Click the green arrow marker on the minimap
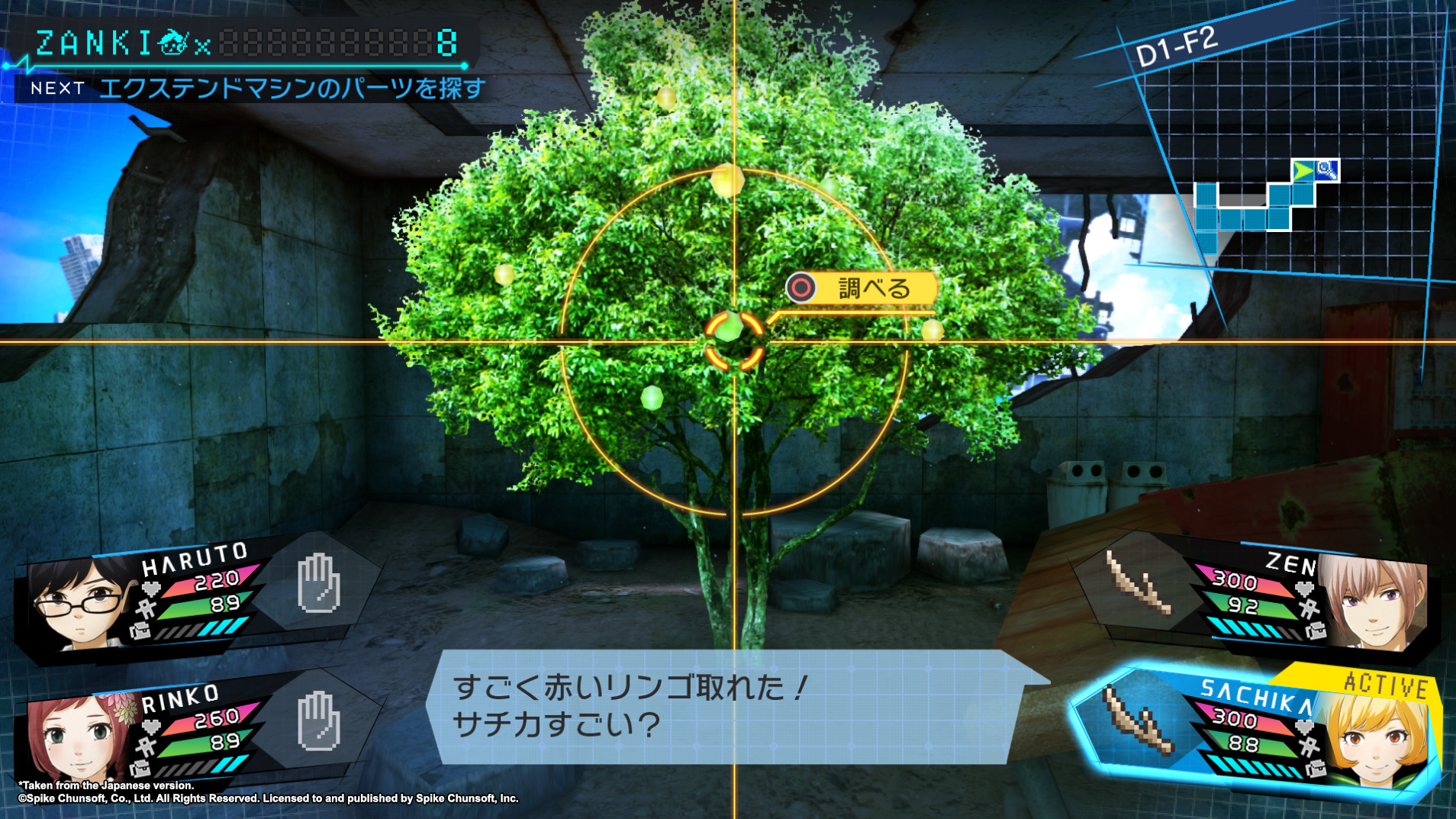This screenshot has height=819, width=1456. [1304, 171]
